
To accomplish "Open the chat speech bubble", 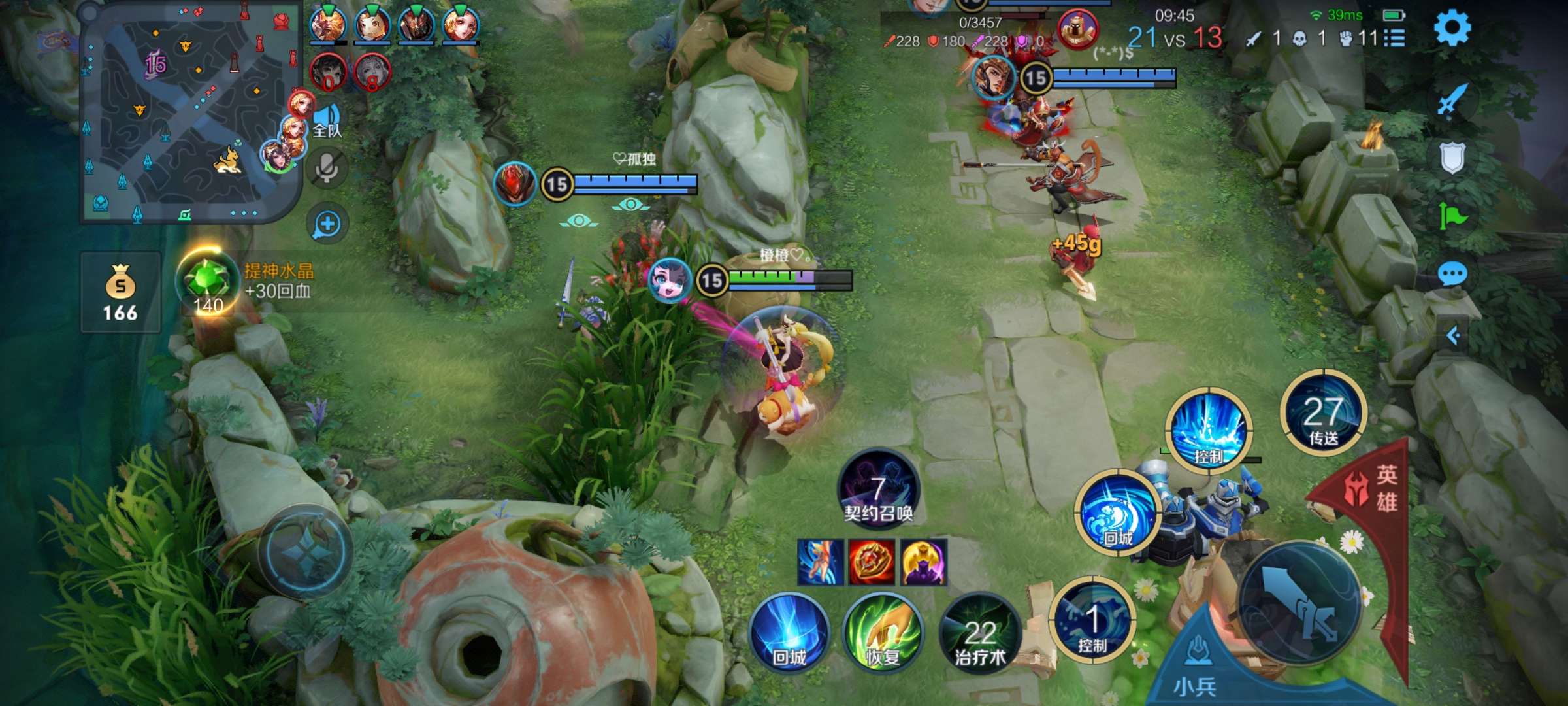I will pyautogui.click(x=1452, y=273).
